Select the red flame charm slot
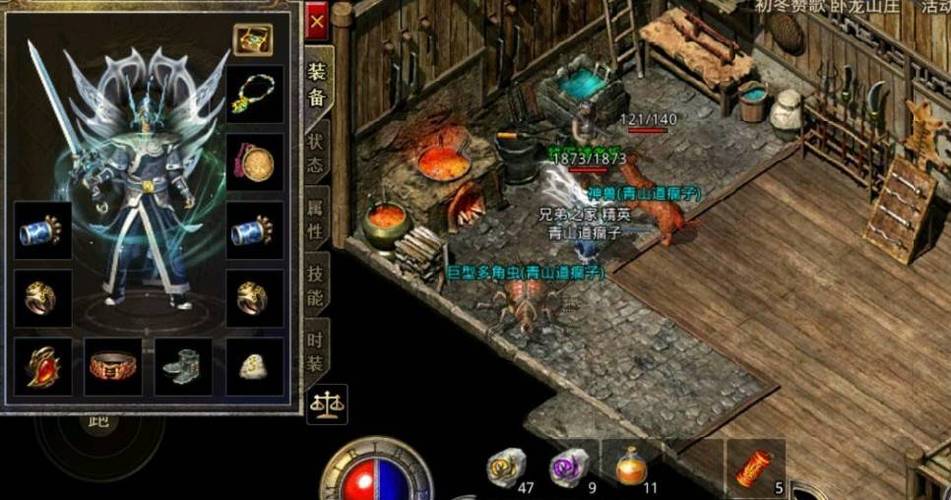This screenshot has width=951, height=500. [x=42, y=366]
